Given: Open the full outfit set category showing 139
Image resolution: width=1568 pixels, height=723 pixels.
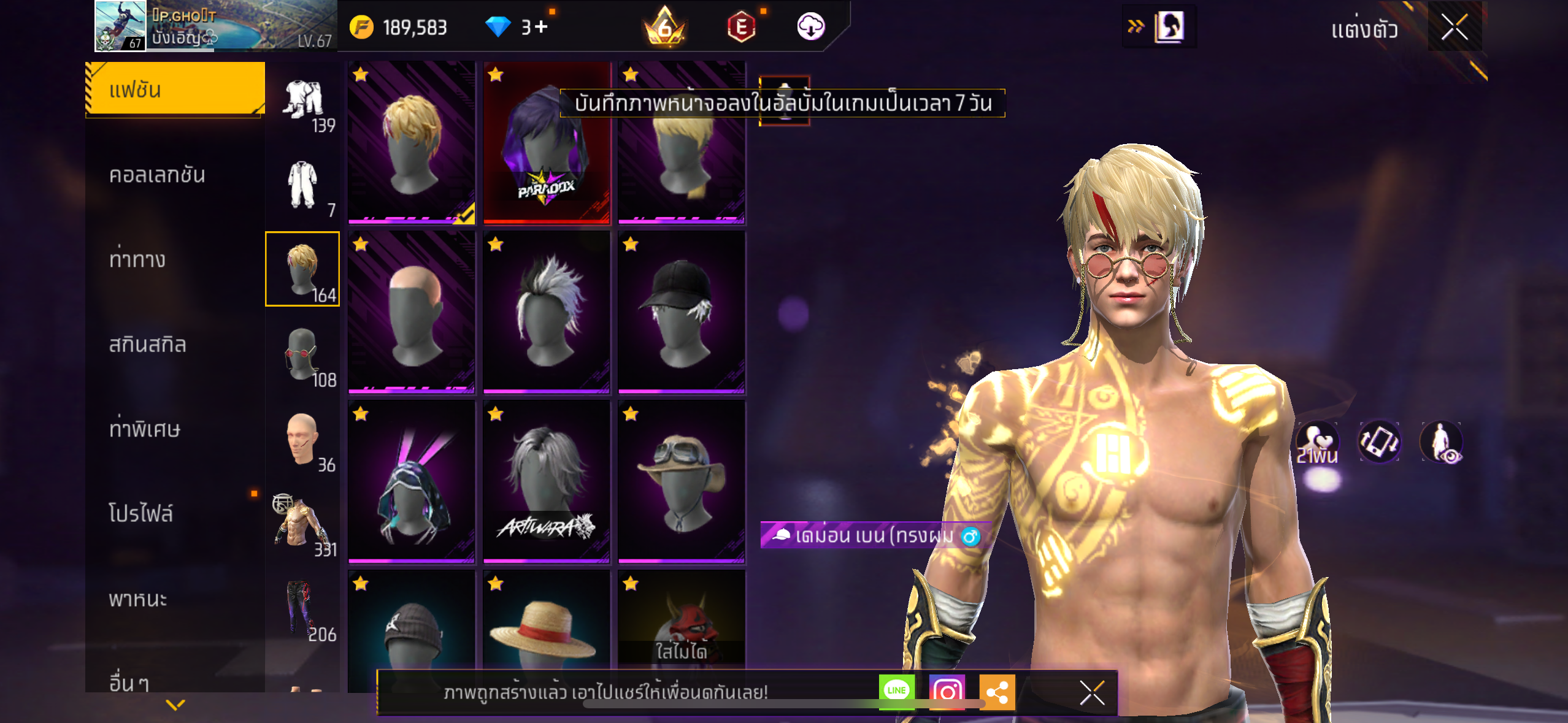Looking at the screenshot, I should click(x=304, y=101).
